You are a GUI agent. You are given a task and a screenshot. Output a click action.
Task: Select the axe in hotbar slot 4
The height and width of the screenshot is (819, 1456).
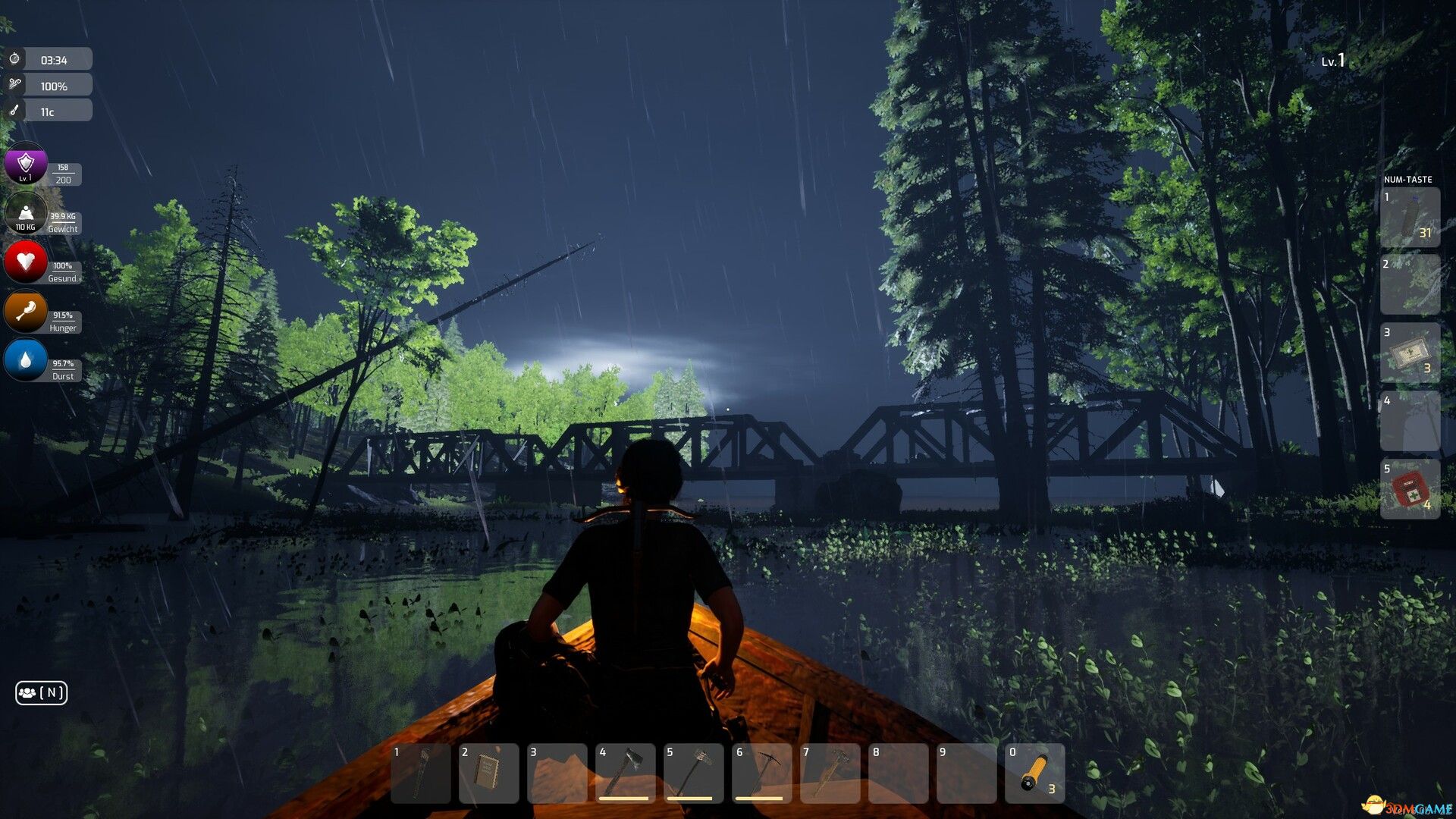(x=625, y=772)
